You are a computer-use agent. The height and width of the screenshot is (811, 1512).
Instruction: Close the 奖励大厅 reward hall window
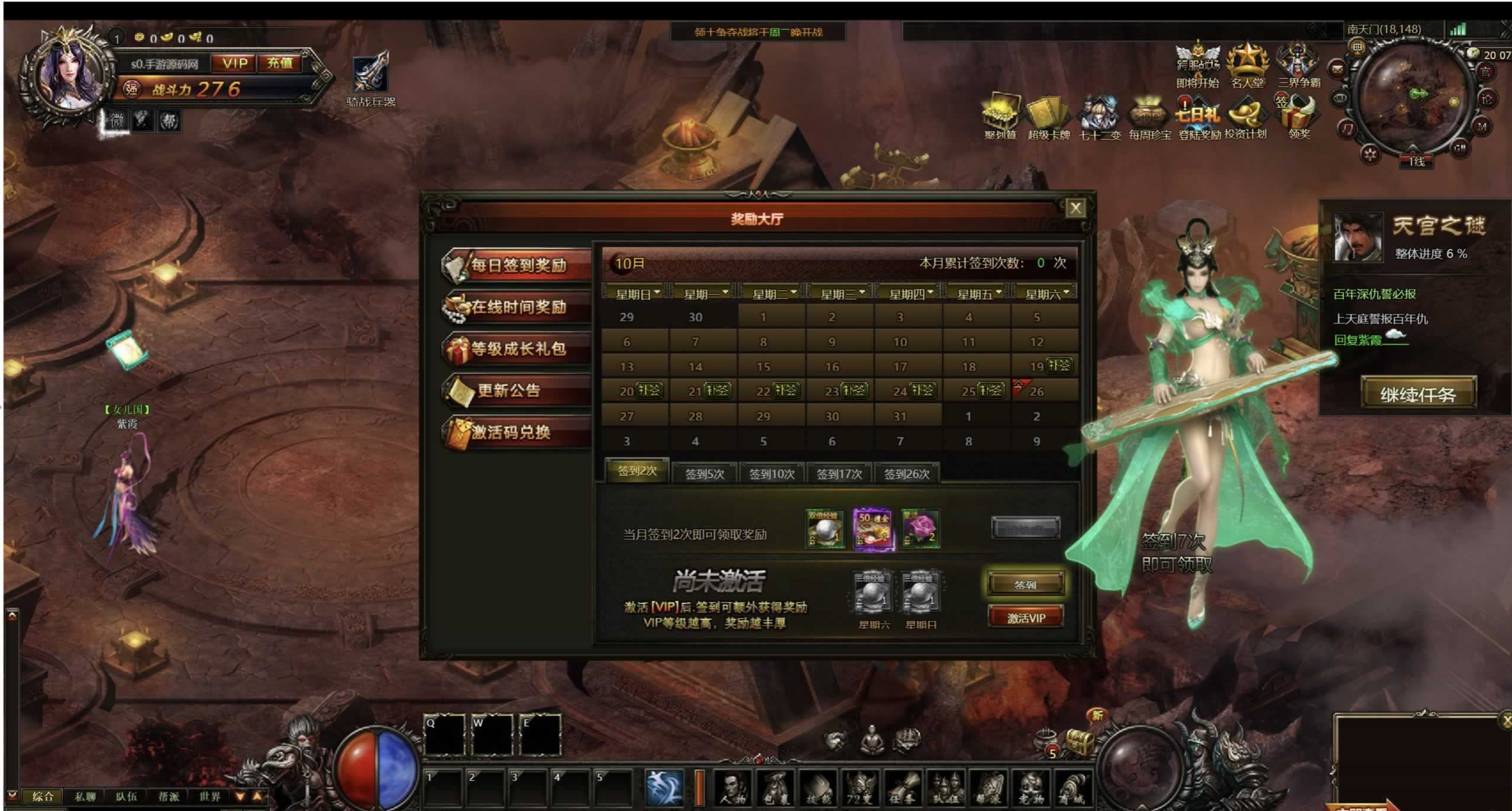click(x=1075, y=208)
